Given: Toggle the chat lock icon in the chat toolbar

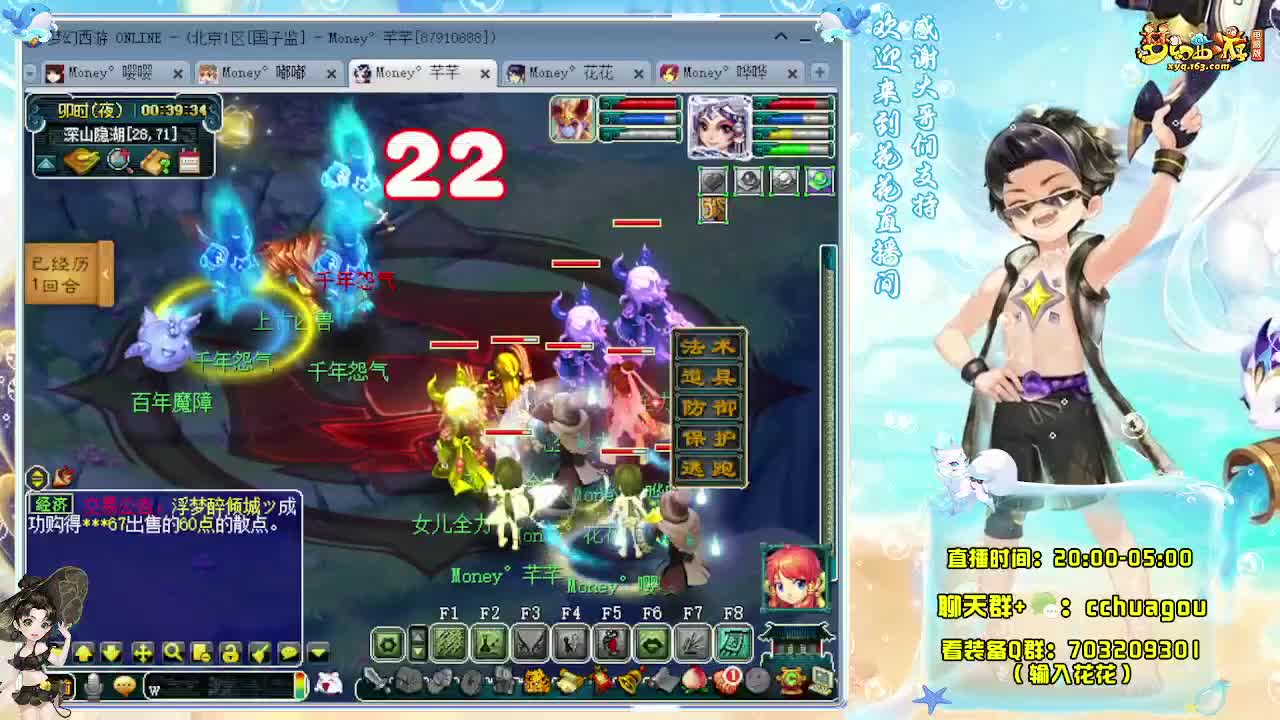Looking at the screenshot, I should [x=229, y=652].
